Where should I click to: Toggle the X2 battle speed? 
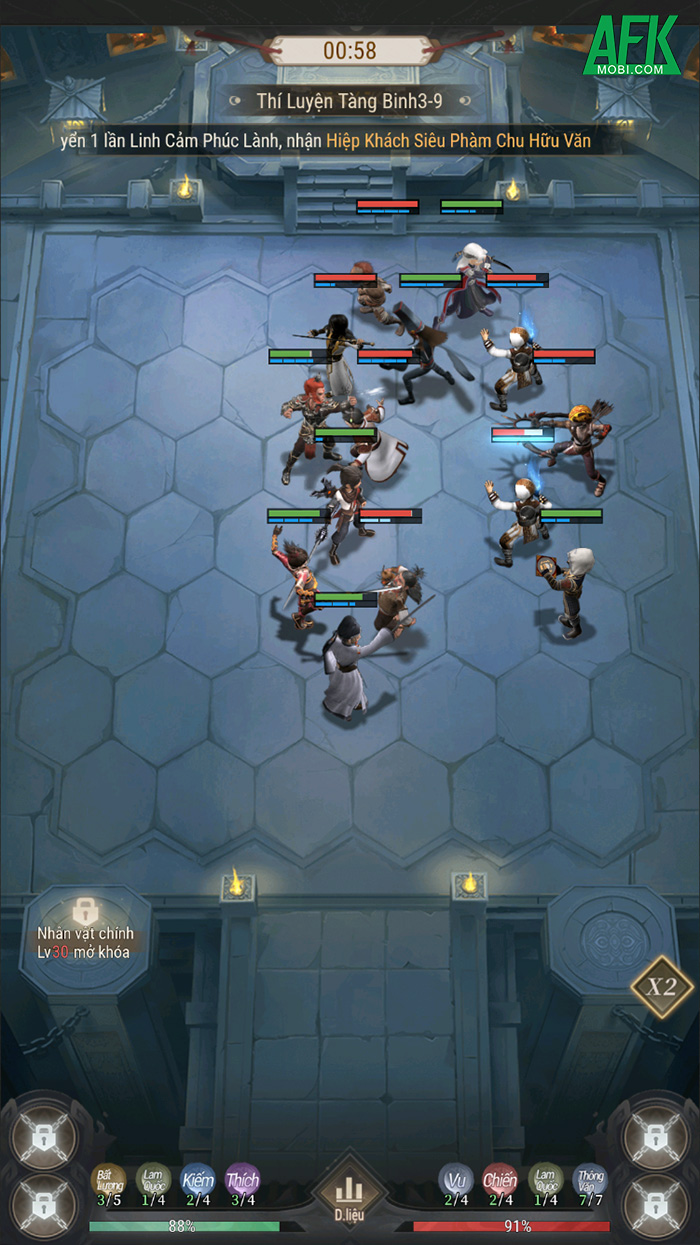pyautogui.click(x=661, y=987)
